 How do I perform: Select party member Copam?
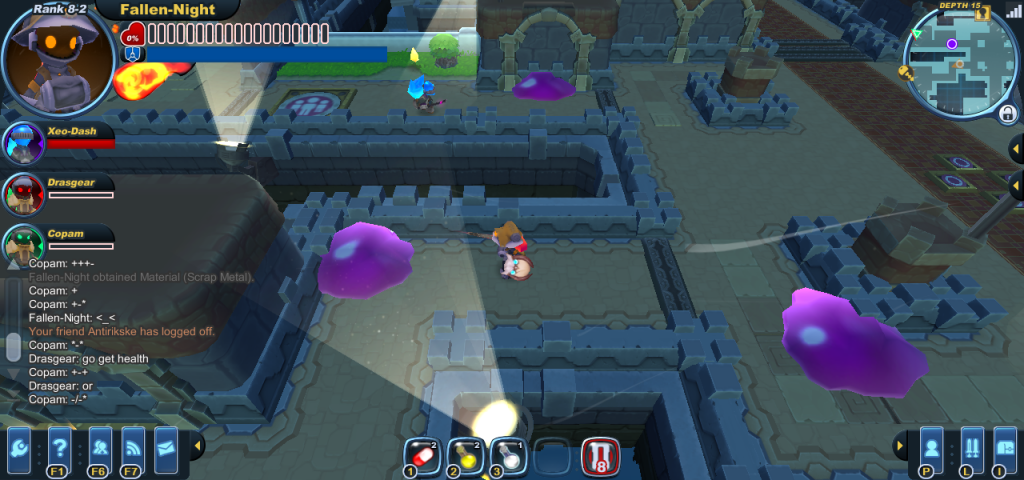point(22,243)
